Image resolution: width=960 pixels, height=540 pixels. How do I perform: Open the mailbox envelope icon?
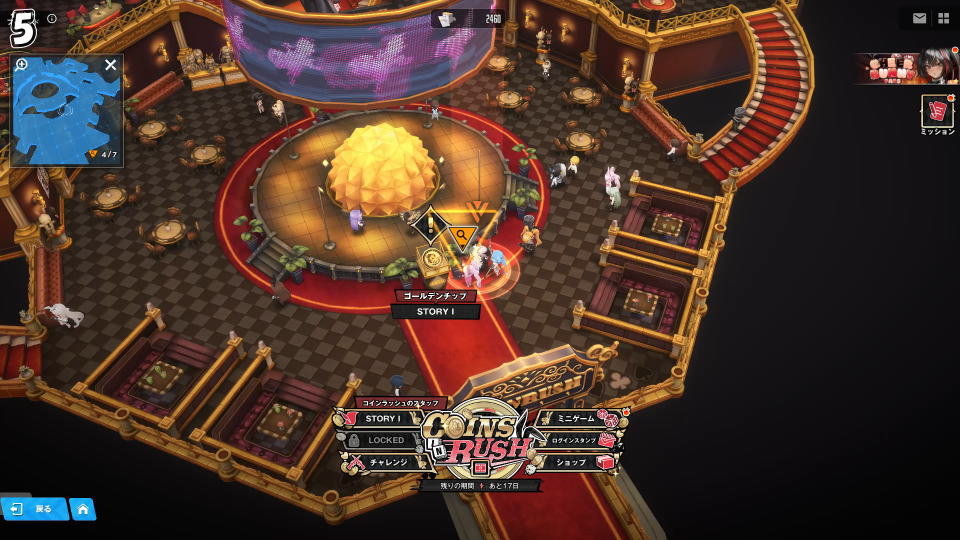pos(919,18)
